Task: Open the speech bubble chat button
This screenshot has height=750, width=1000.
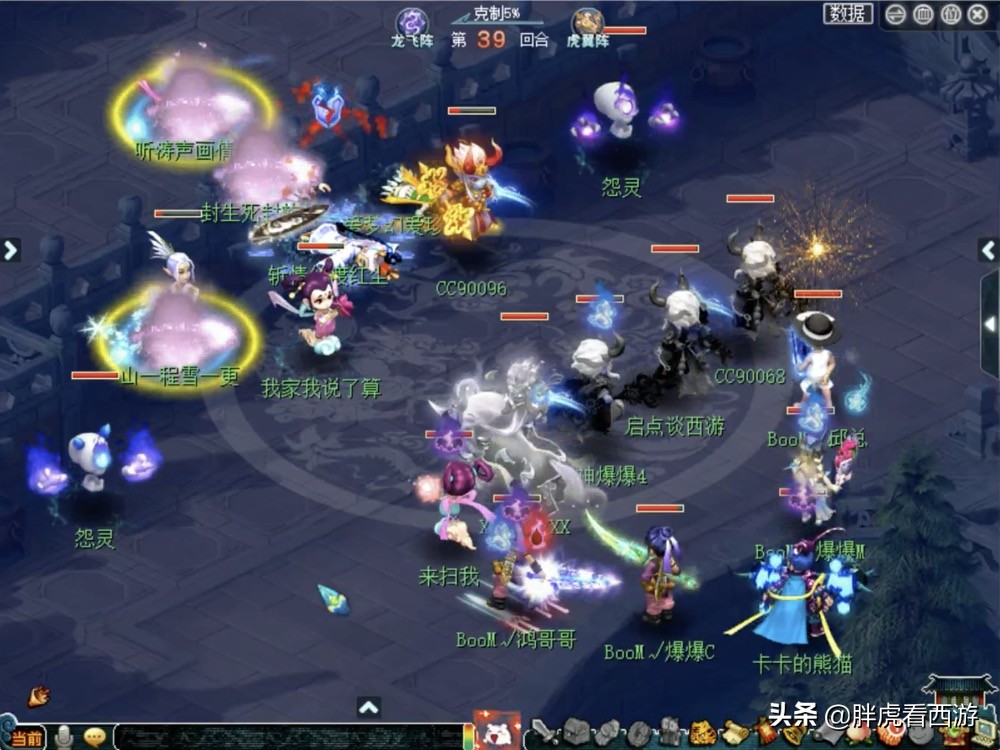Action: (95, 737)
